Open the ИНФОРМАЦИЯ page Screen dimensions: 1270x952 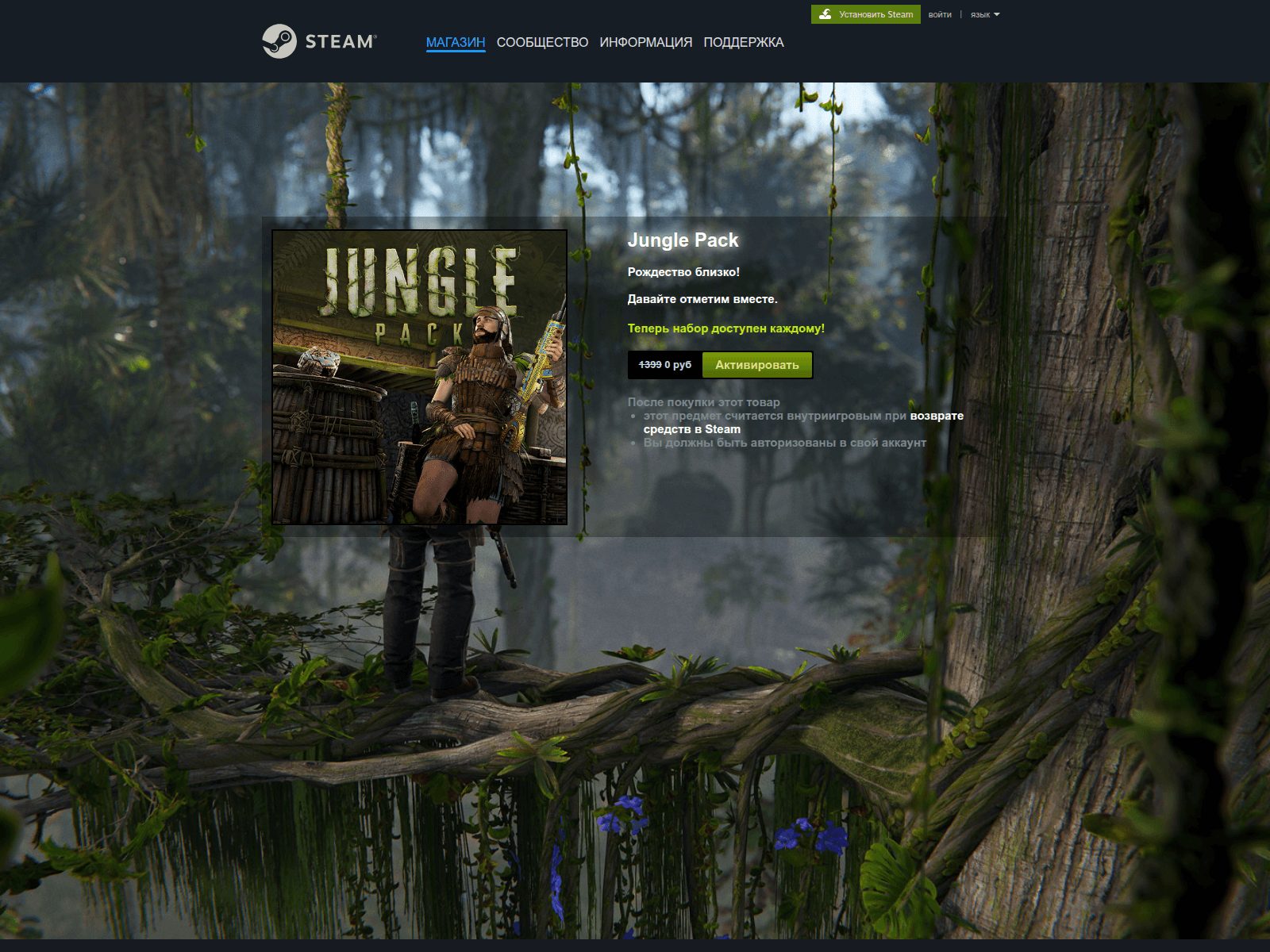click(x=645, y=42)
